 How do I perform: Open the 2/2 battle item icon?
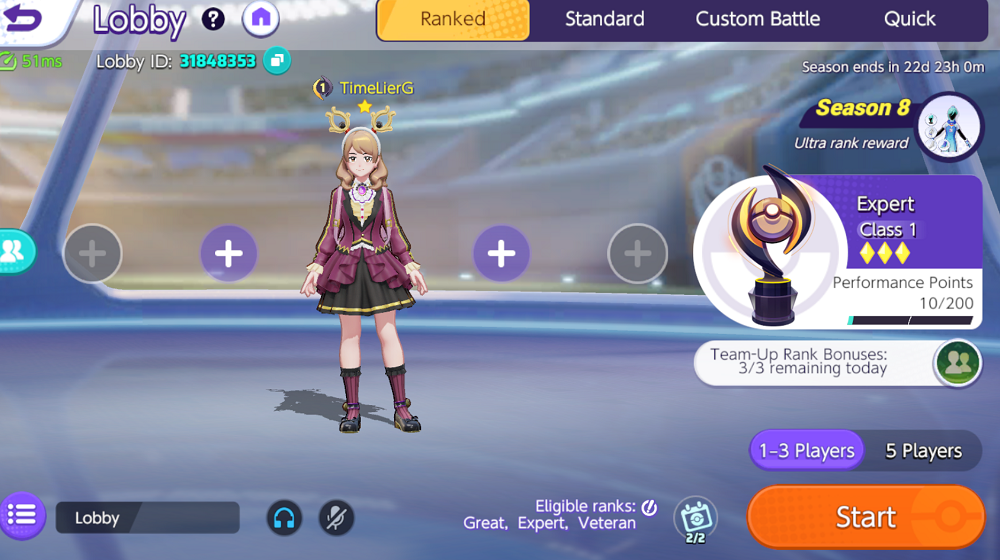coord(695,518)
